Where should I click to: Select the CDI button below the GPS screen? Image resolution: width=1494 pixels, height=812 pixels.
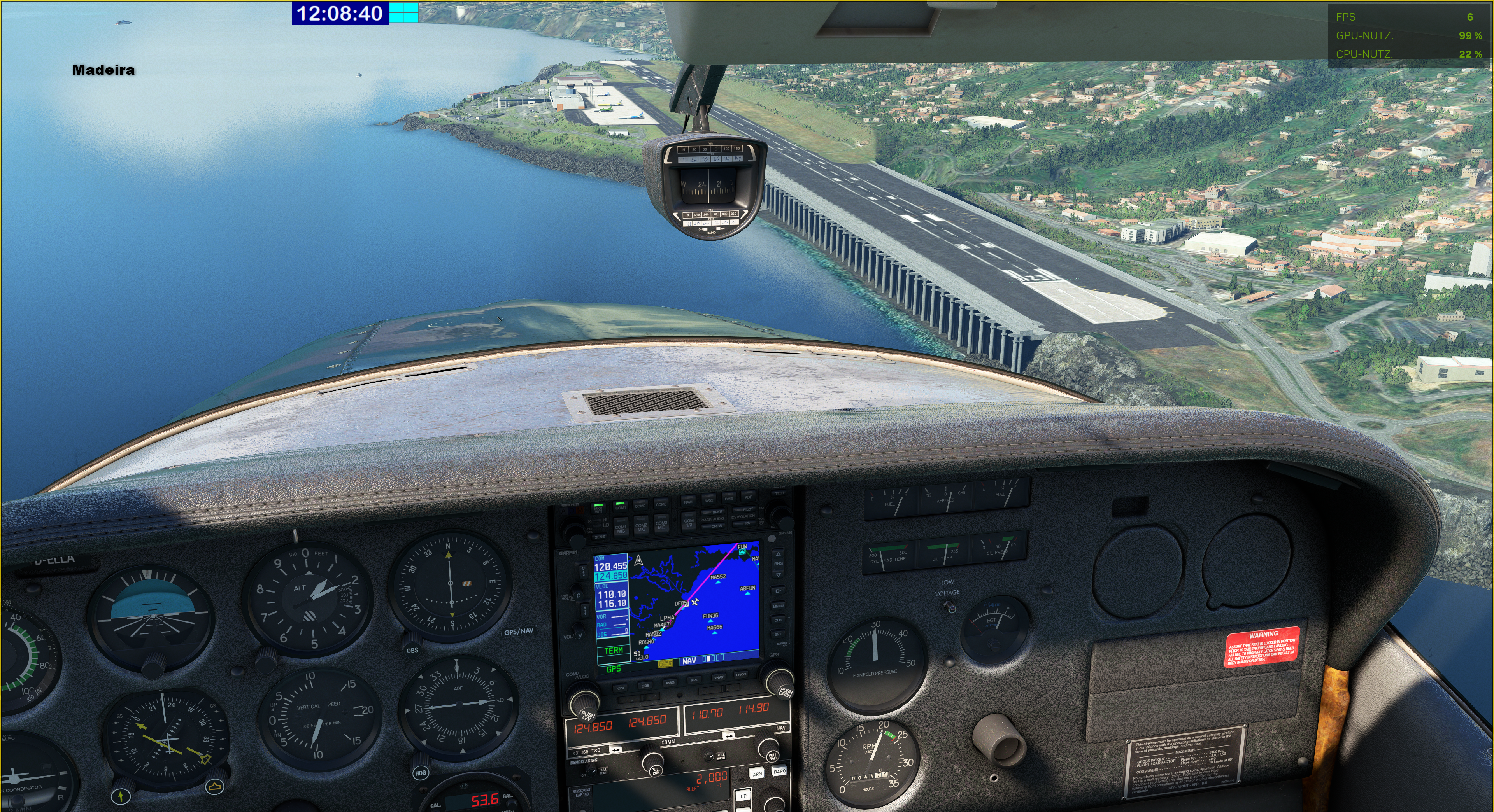tap(621, 688)
